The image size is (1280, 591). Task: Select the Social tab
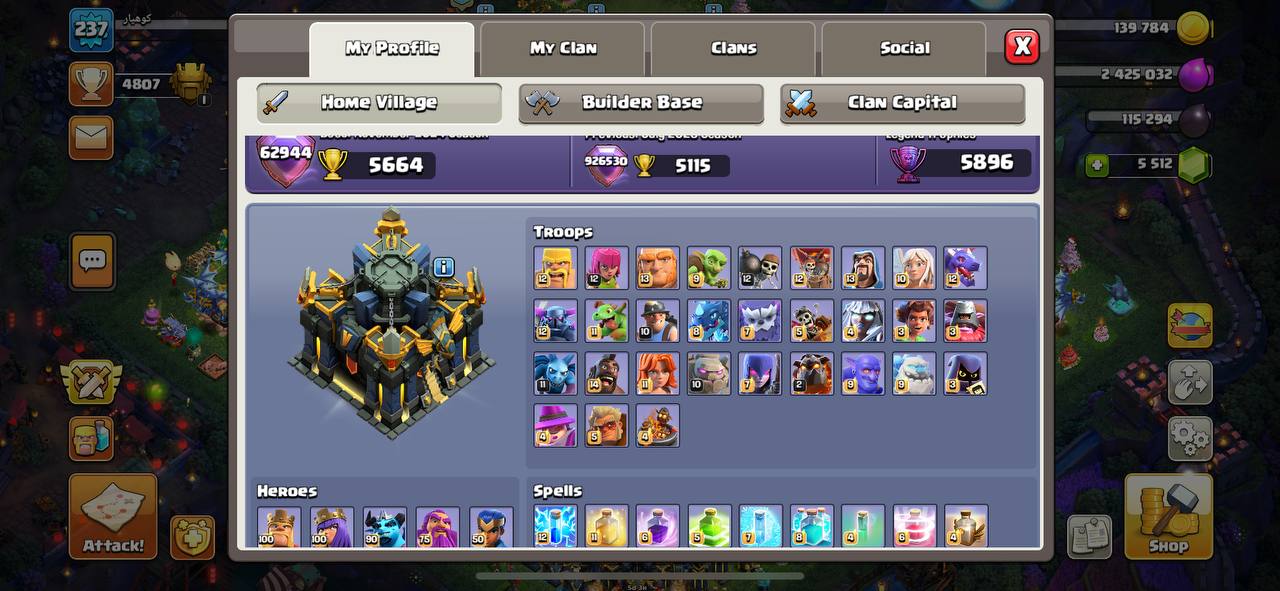pos(904,48)
